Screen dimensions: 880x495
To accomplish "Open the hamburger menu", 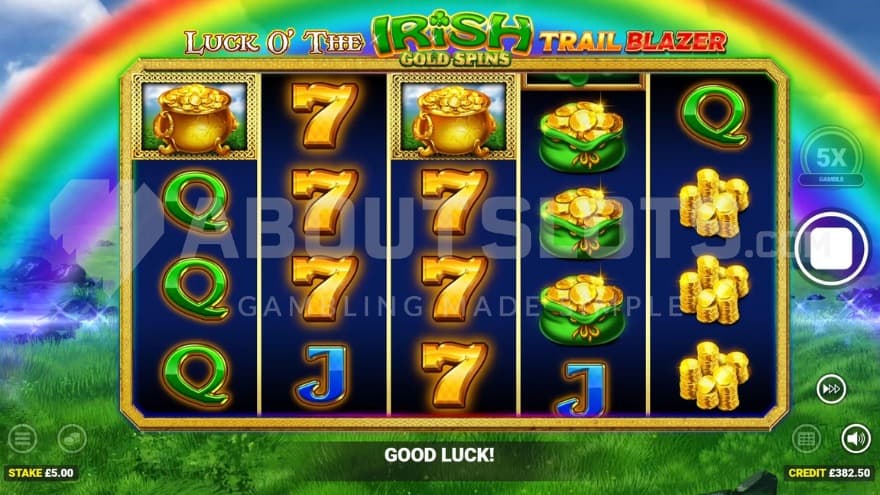I will click(x=22, y=438).
